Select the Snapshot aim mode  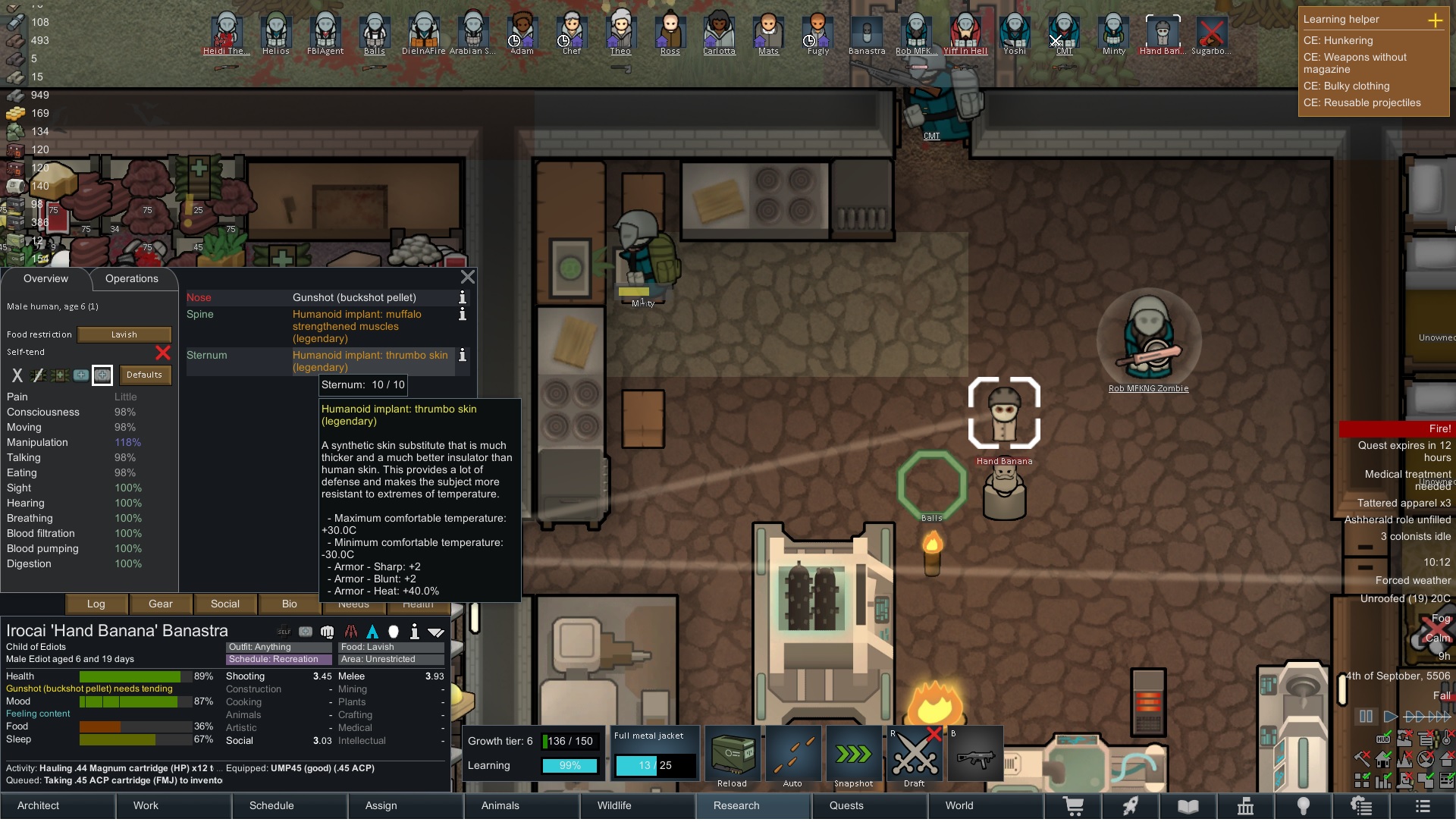(853, 756)
